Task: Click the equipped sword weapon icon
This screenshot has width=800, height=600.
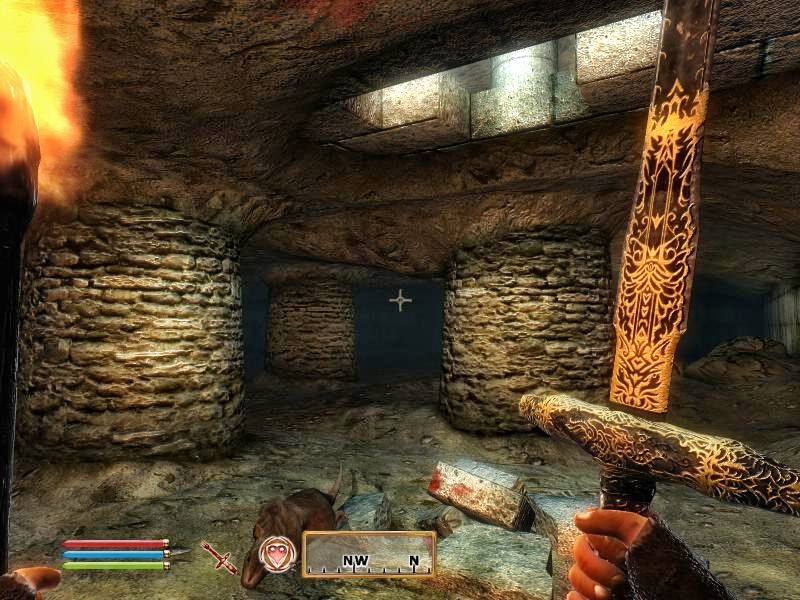Action: [219, 556]
